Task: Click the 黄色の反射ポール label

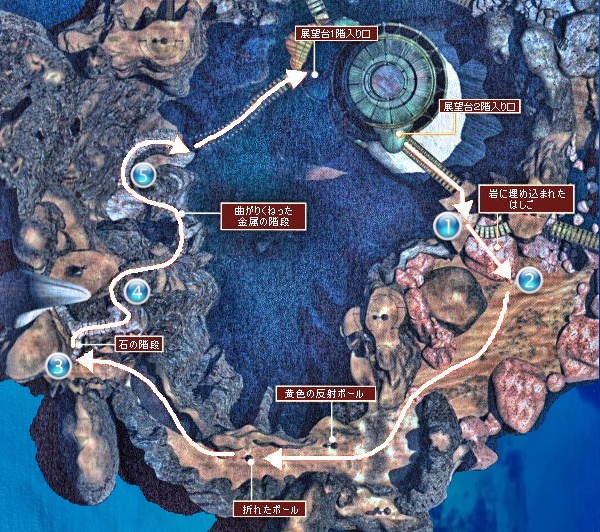Action: click(x=320, y=394)
